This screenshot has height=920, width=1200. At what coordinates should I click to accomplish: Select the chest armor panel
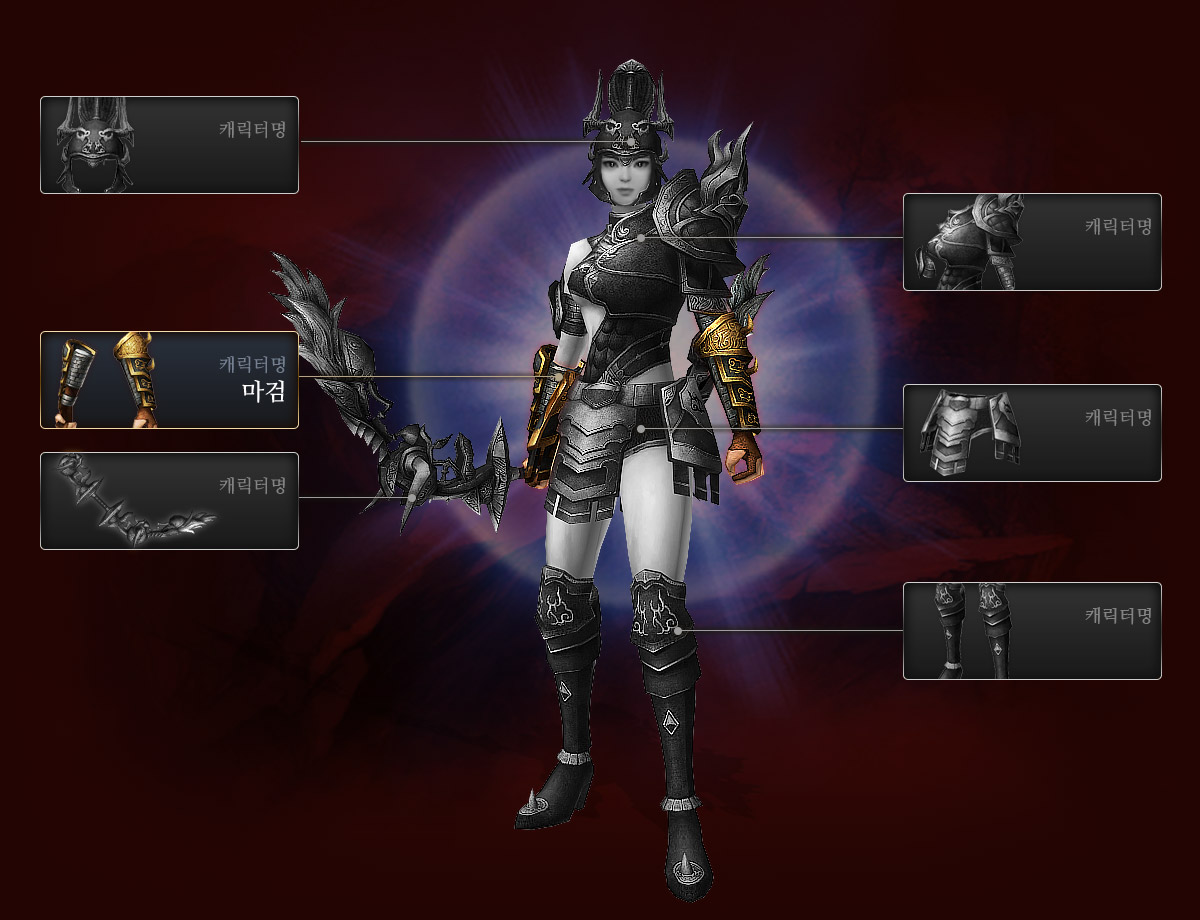pos(1032,242)
